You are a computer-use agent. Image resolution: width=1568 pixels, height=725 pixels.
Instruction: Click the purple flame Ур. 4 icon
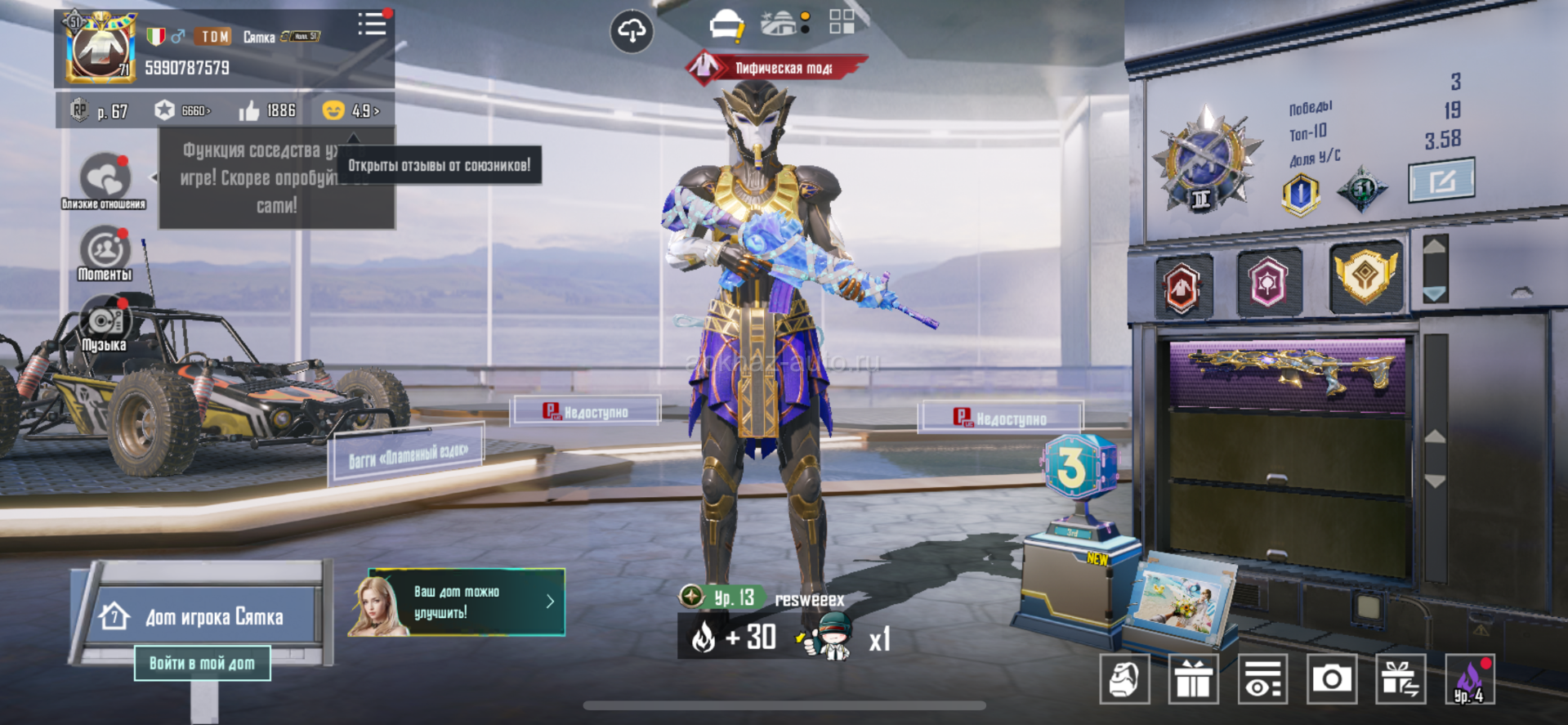[x=1470, y=678]
